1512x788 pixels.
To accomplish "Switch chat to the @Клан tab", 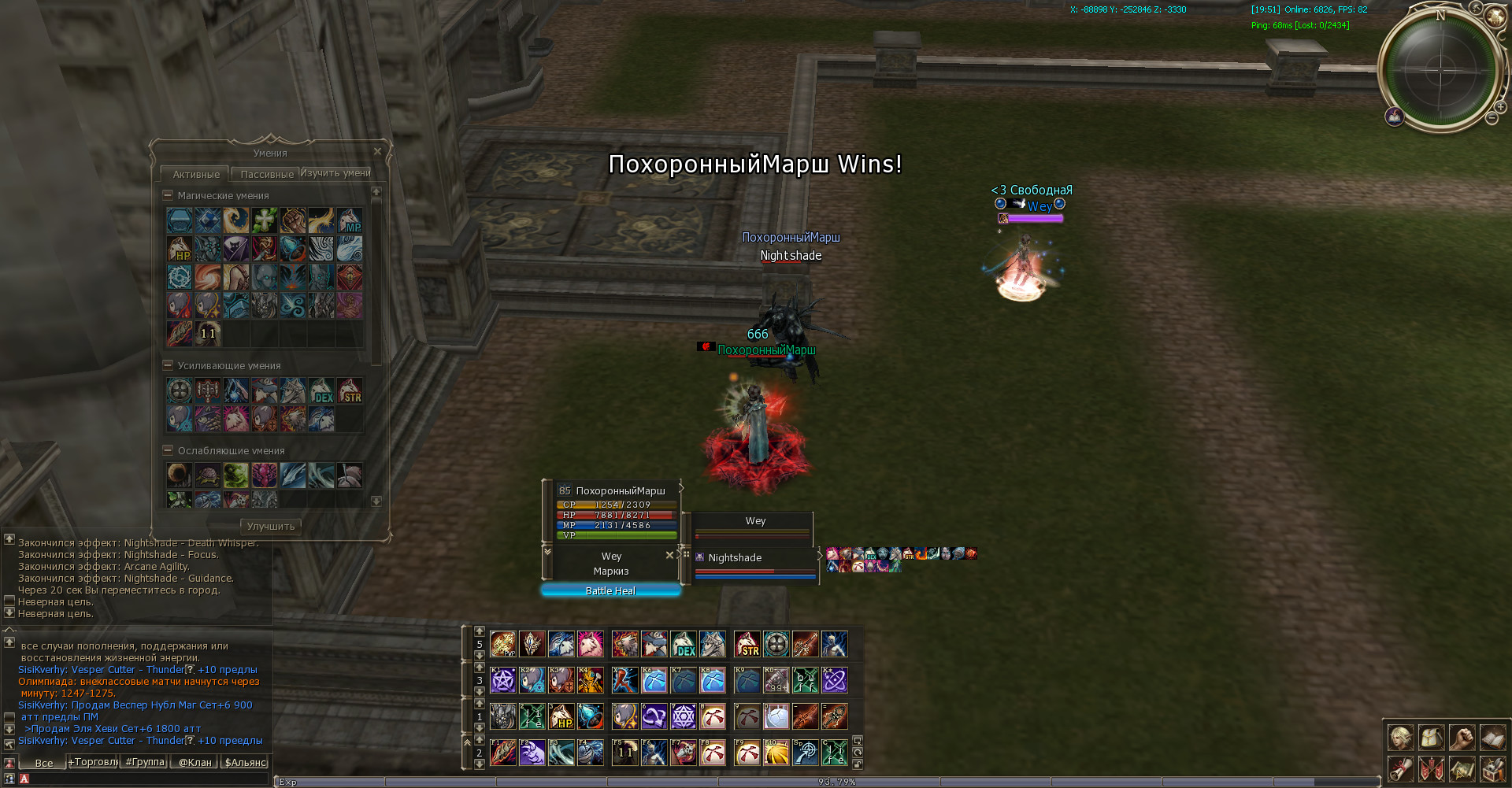I will tap(195, 762).
